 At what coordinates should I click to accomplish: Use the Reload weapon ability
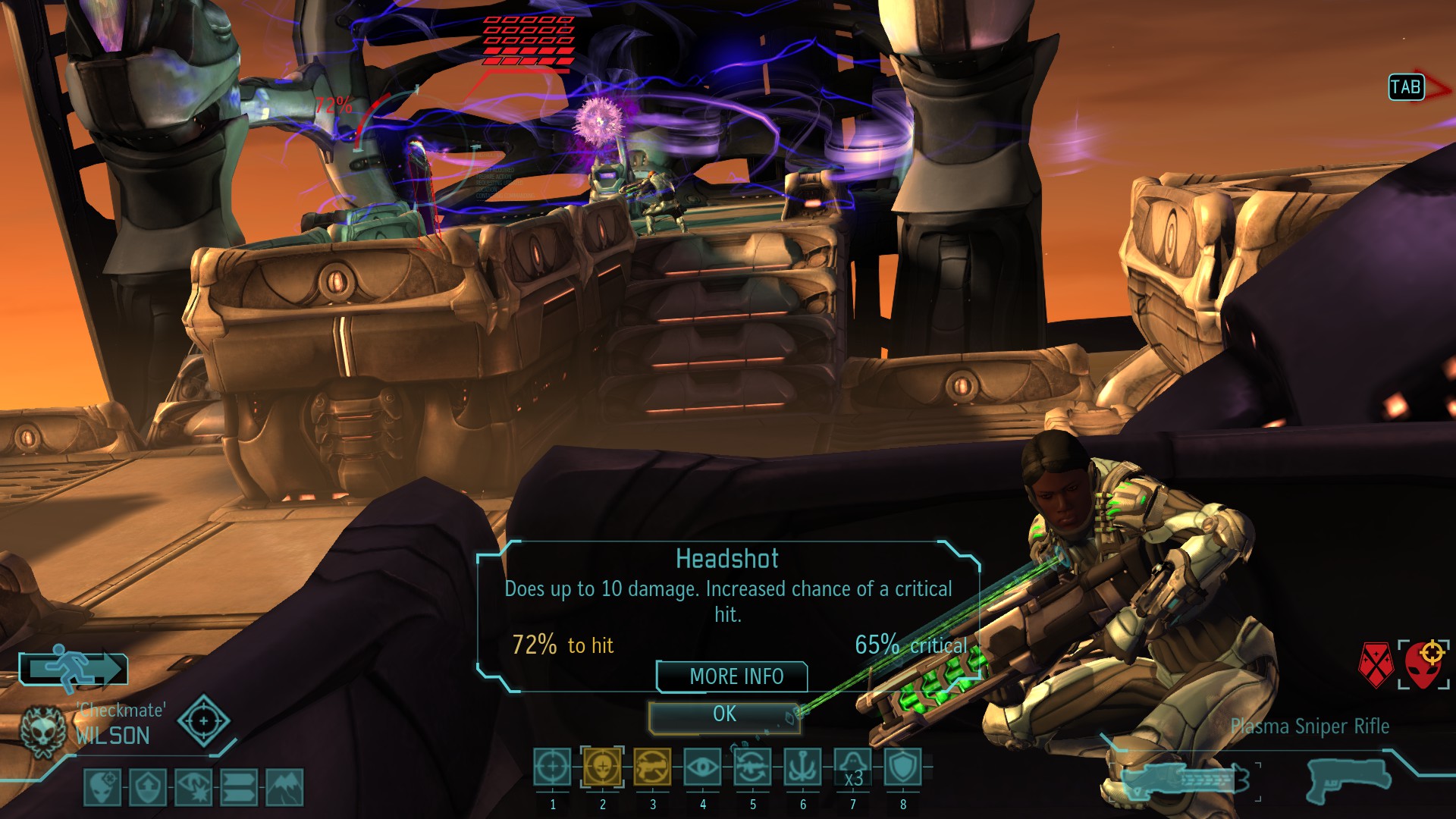coord(752,767)
